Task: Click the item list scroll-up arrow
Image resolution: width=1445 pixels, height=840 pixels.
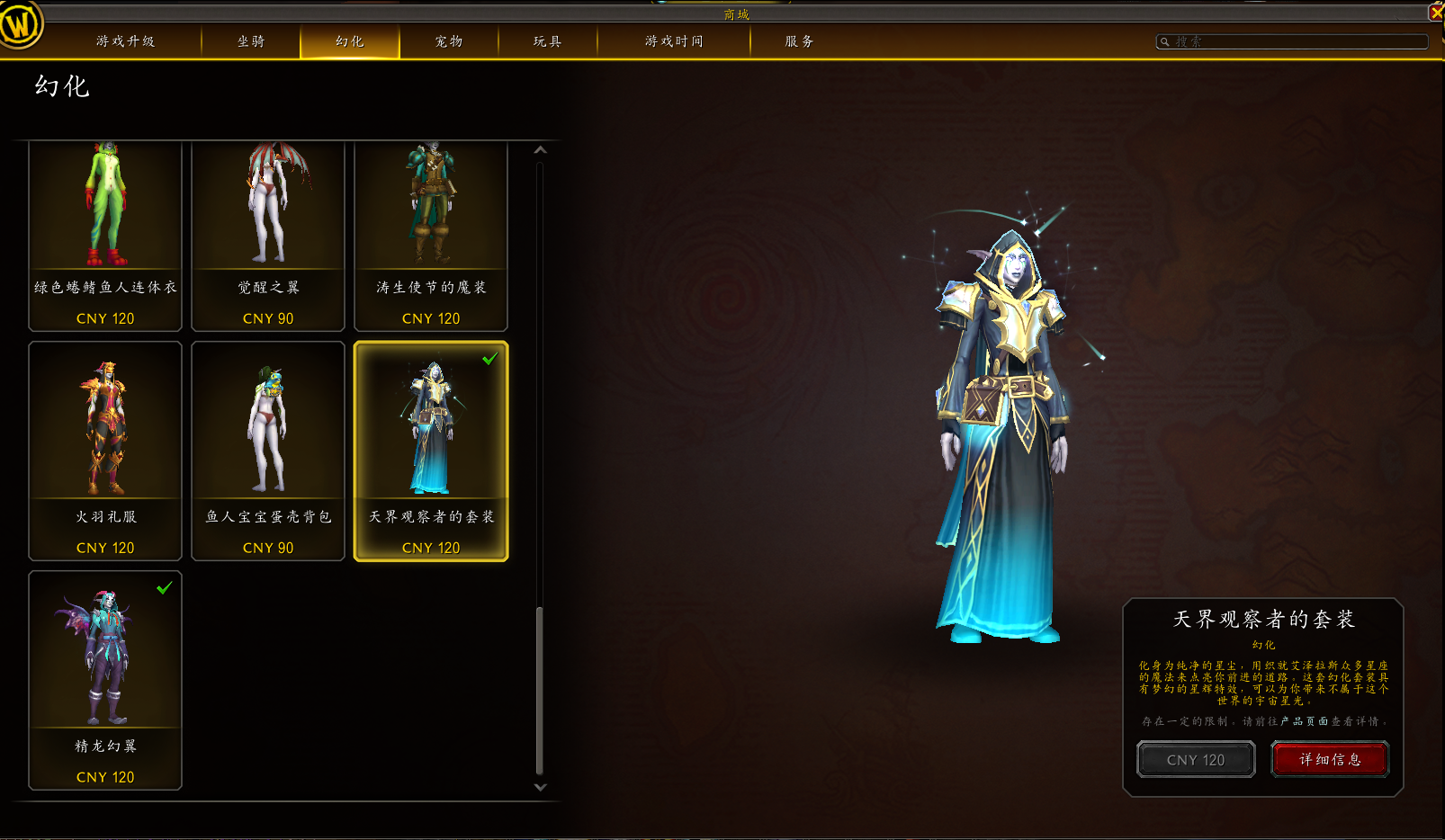Action: [x=540, y=150]
